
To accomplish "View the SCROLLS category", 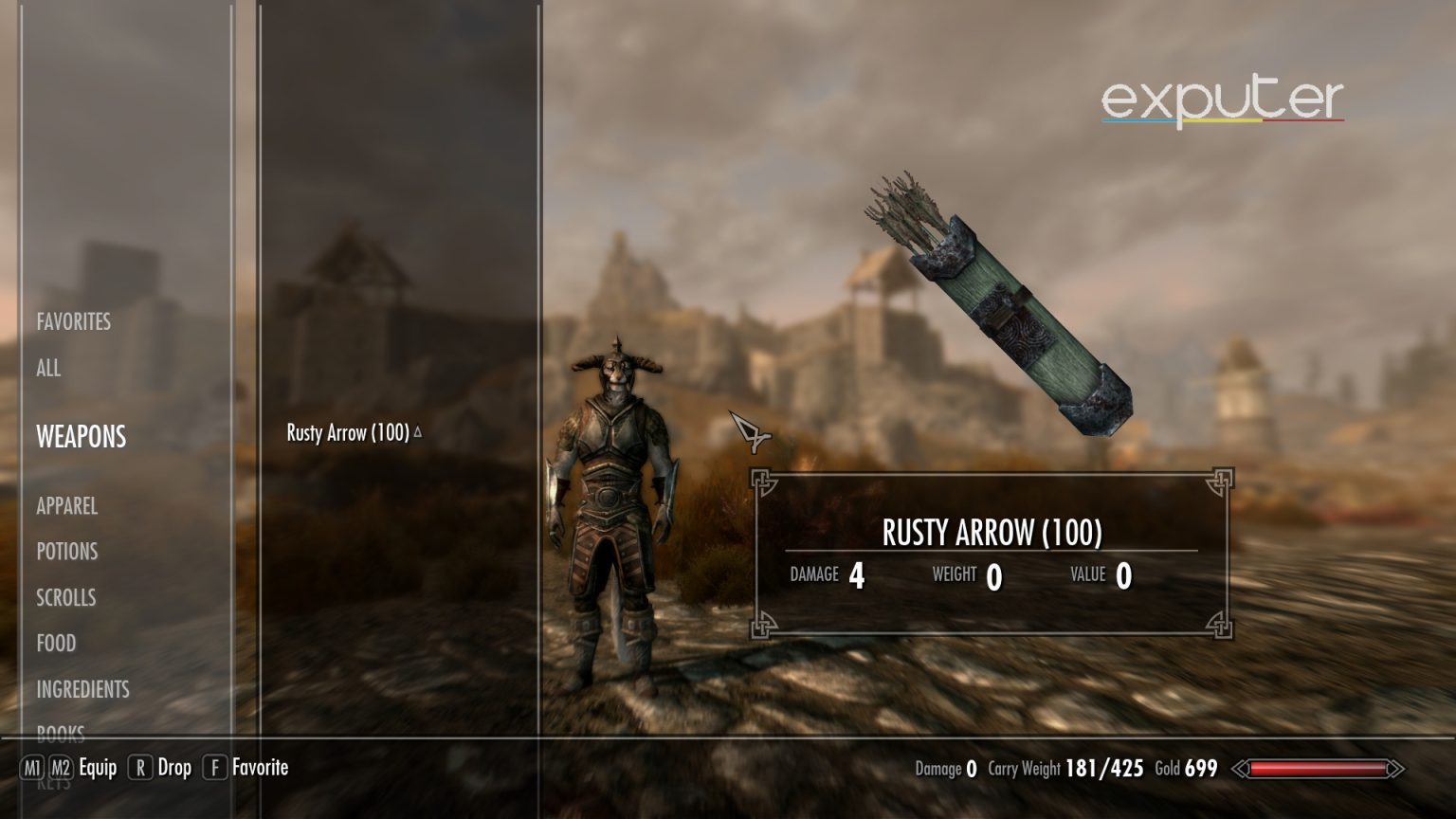I will pyautogui.click(x=64, y=598).
